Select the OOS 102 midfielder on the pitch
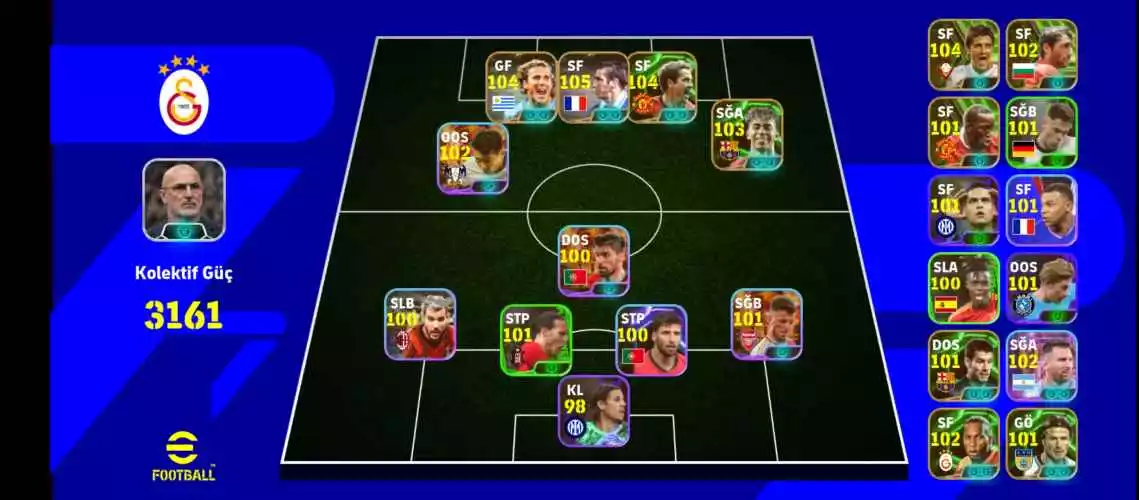The width and height of the screenshot is (1139, 500). tap(472, 157)
